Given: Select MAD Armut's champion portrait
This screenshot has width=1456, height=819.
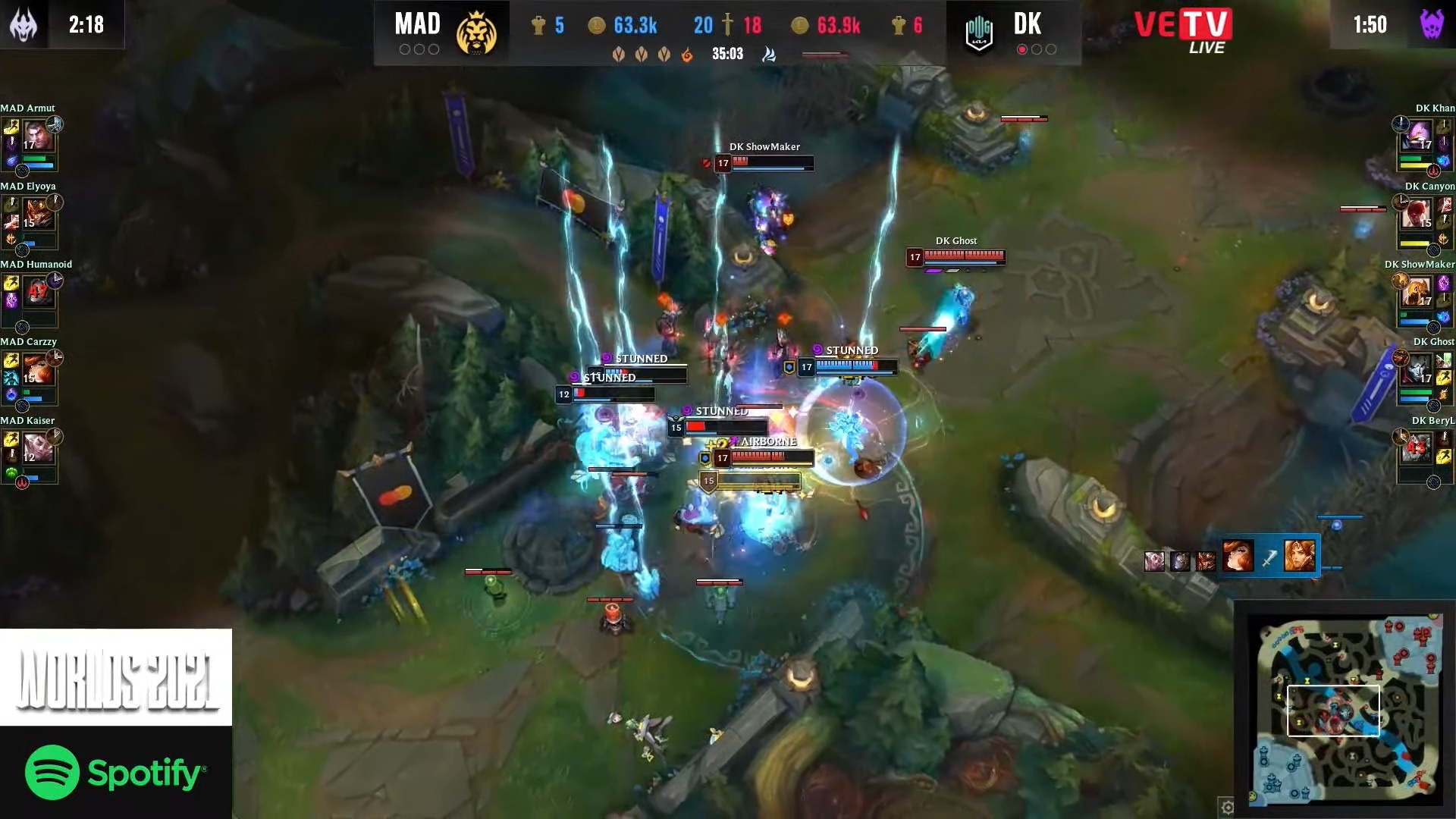Looking at the screenshot, I should 37,137.
